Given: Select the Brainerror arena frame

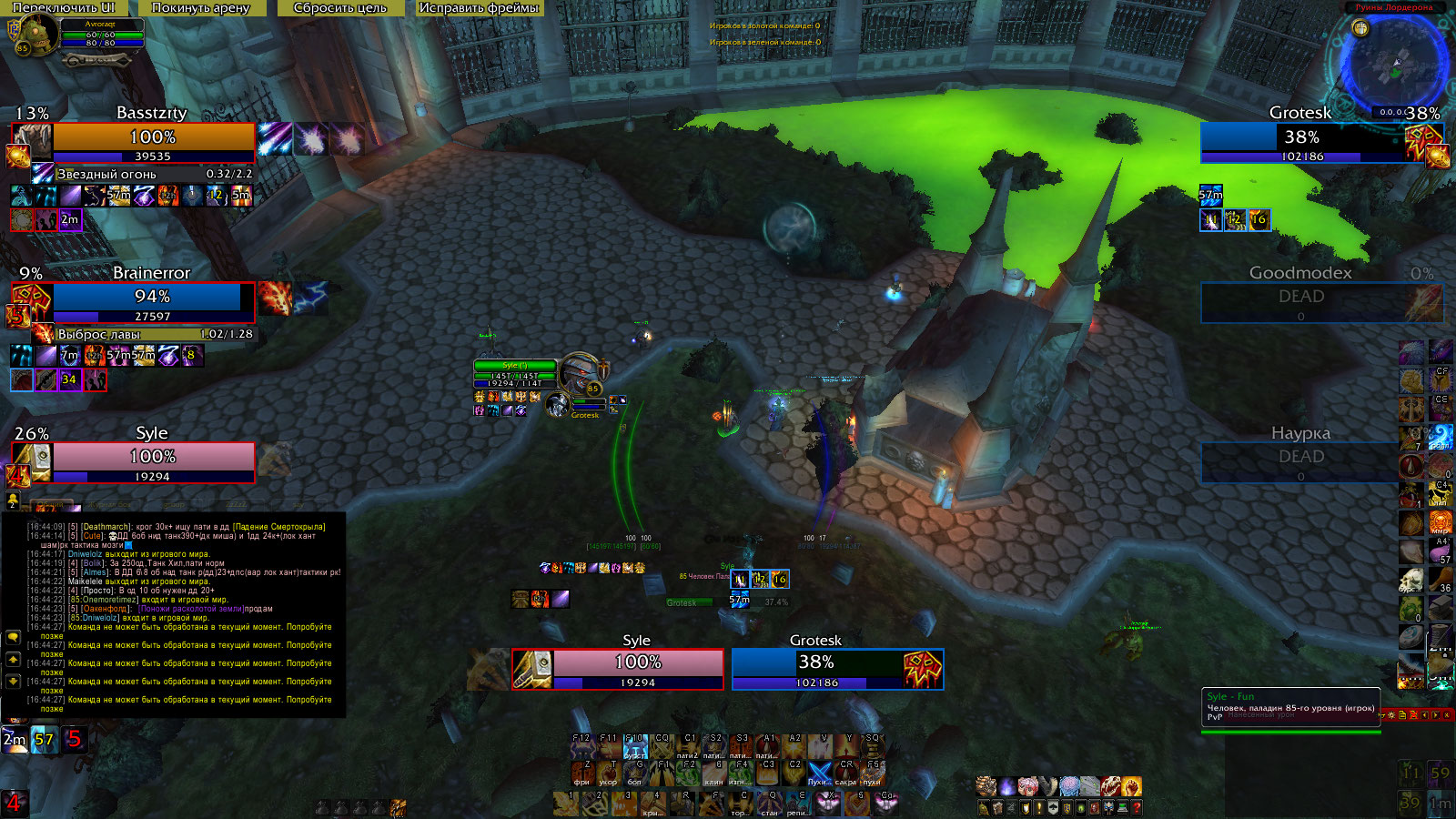Looking at the screenshot, I should point(153,298).
